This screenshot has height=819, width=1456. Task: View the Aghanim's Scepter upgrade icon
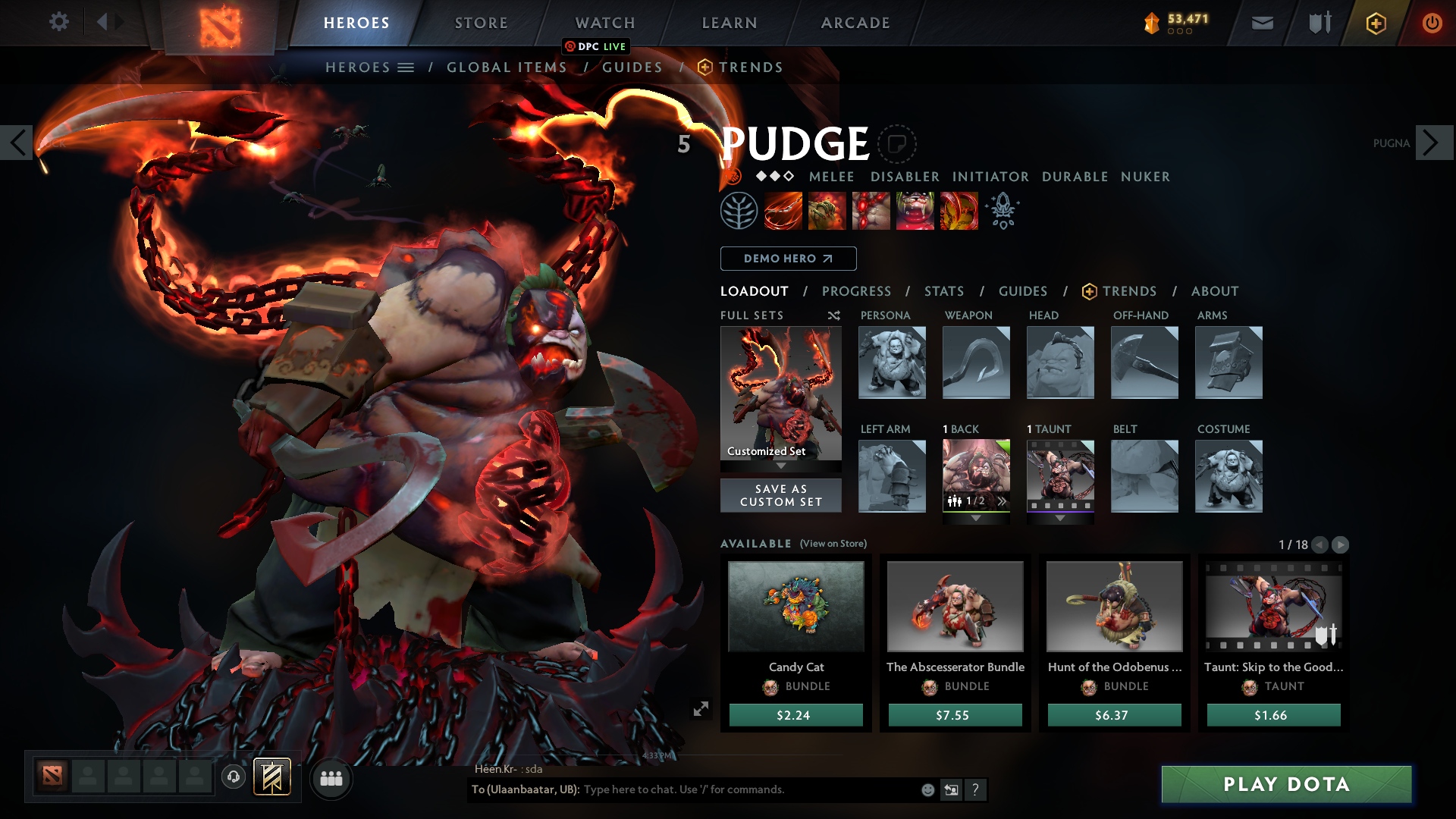tap(1003, 210)
